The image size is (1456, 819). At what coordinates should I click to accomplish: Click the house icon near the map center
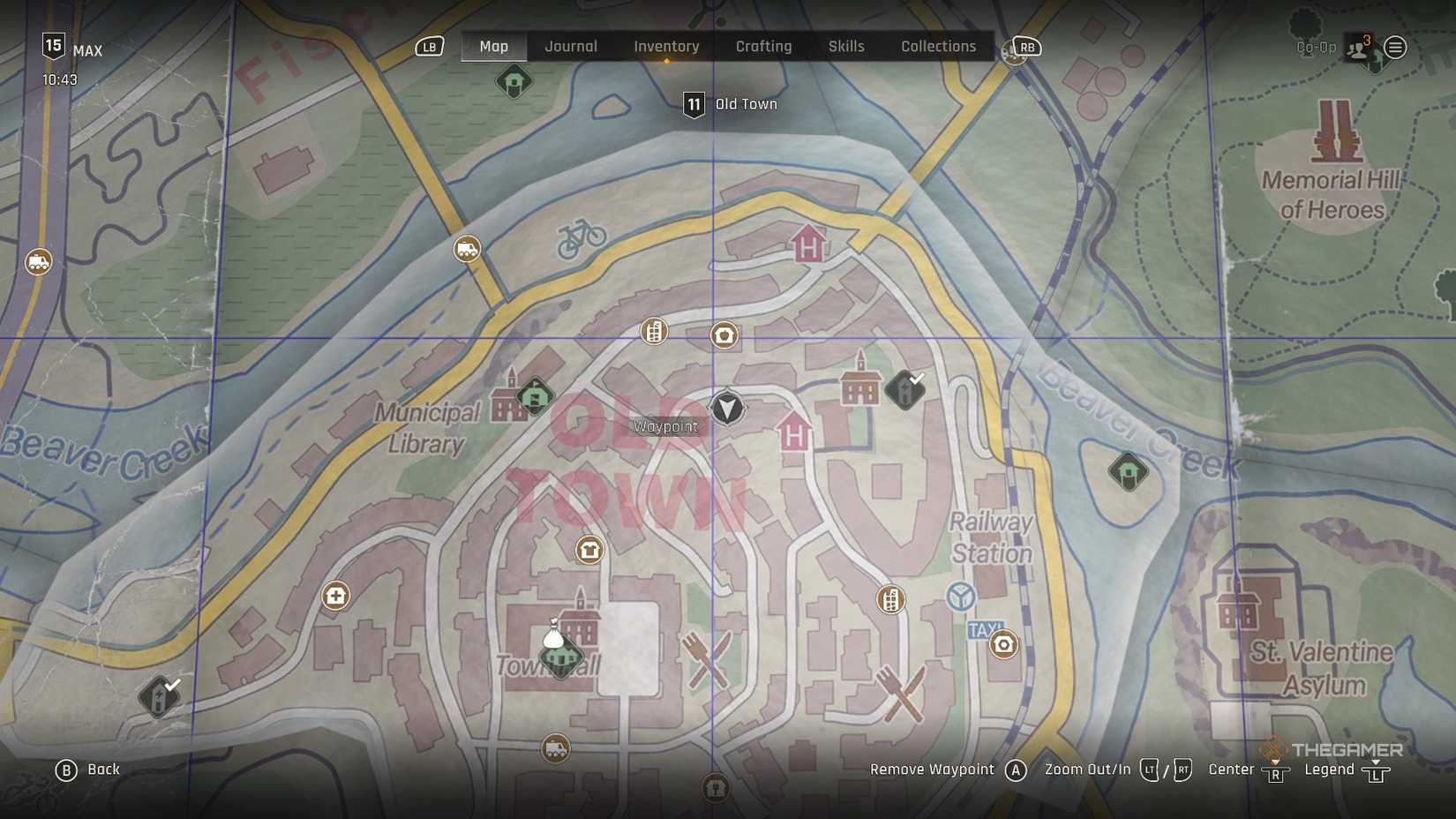pyautogui.click(x=724, y=335)
